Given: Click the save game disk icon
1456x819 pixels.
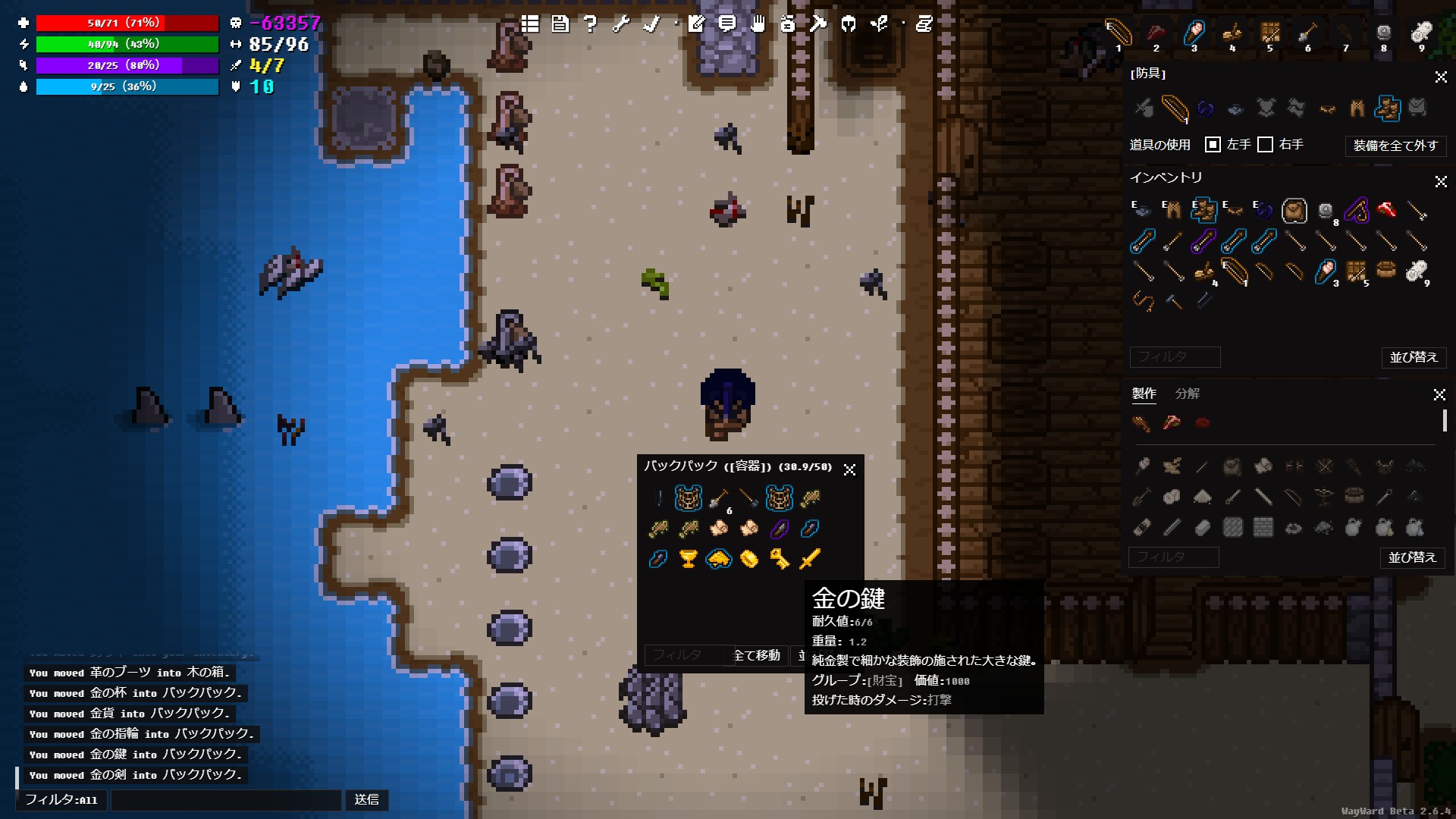Looking at the screenshot, I should (x=560, y=24).
